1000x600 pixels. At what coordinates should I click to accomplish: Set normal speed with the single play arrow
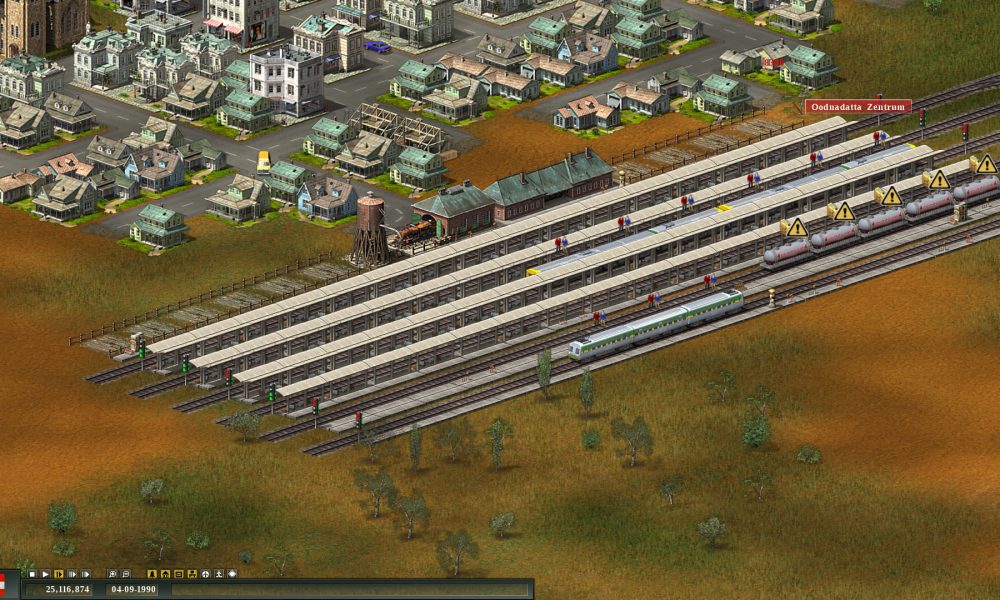pos(46,574)
